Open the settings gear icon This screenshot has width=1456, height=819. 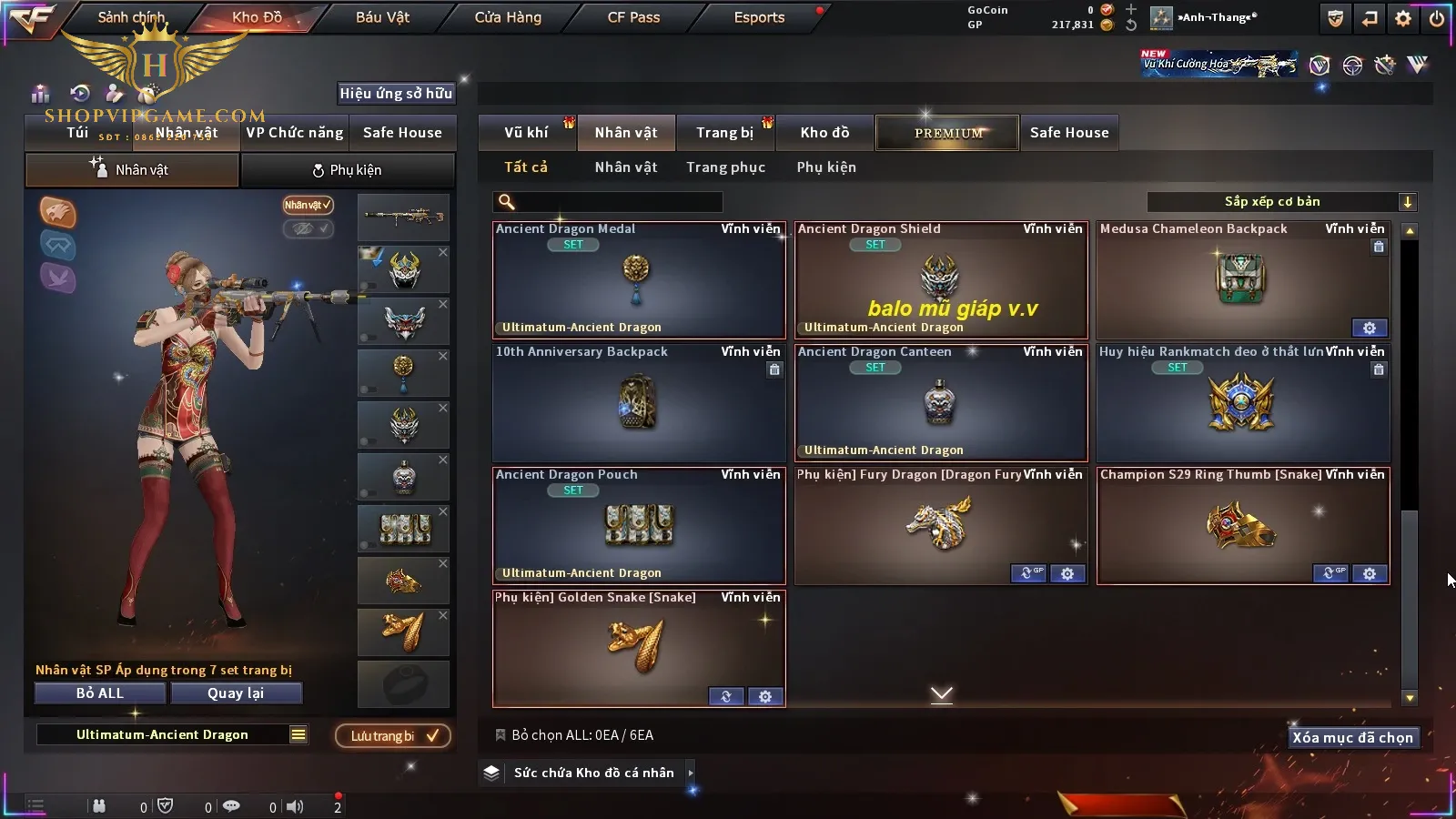pos(1403,18)
